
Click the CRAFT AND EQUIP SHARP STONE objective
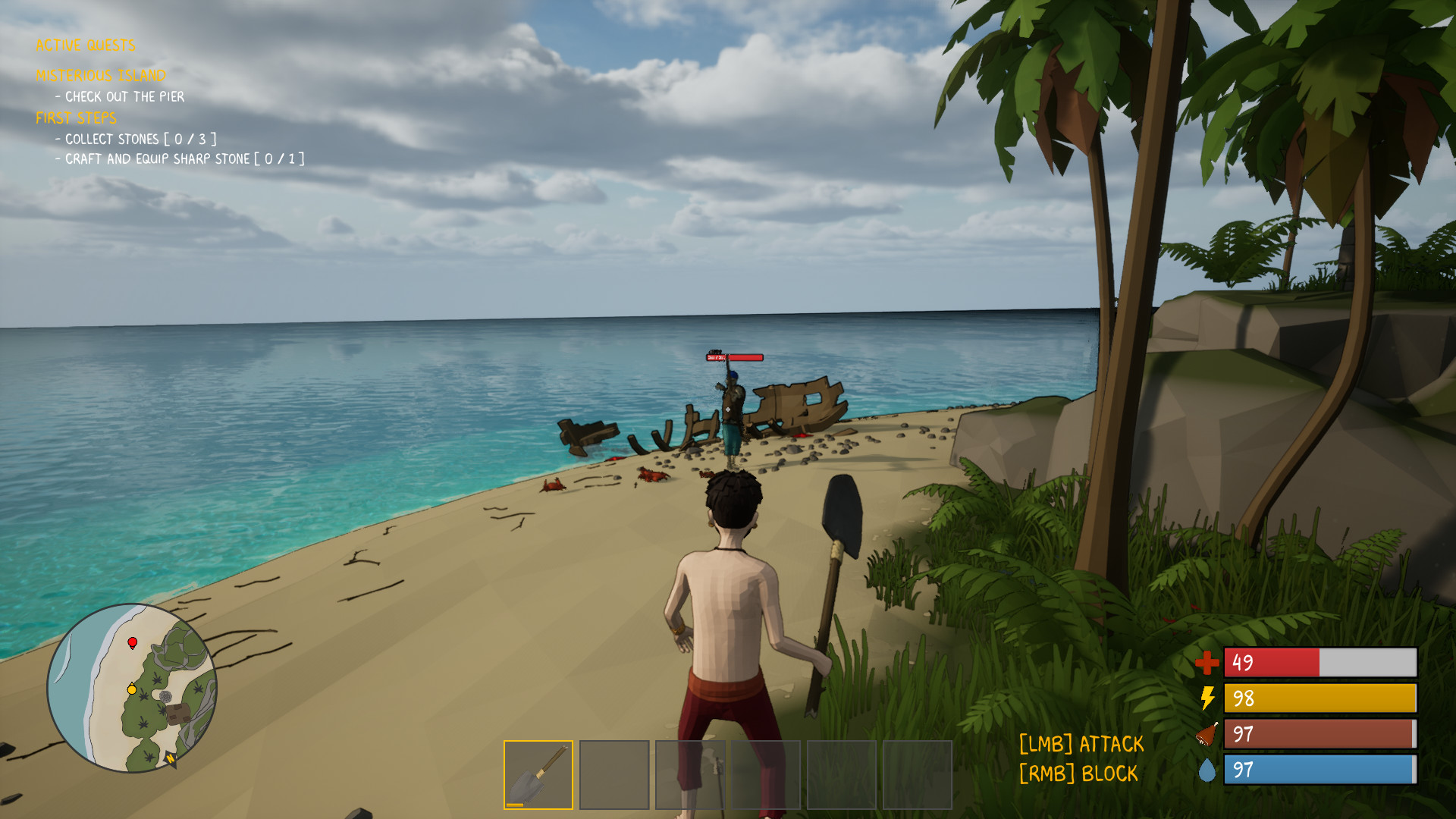[179, 159]
